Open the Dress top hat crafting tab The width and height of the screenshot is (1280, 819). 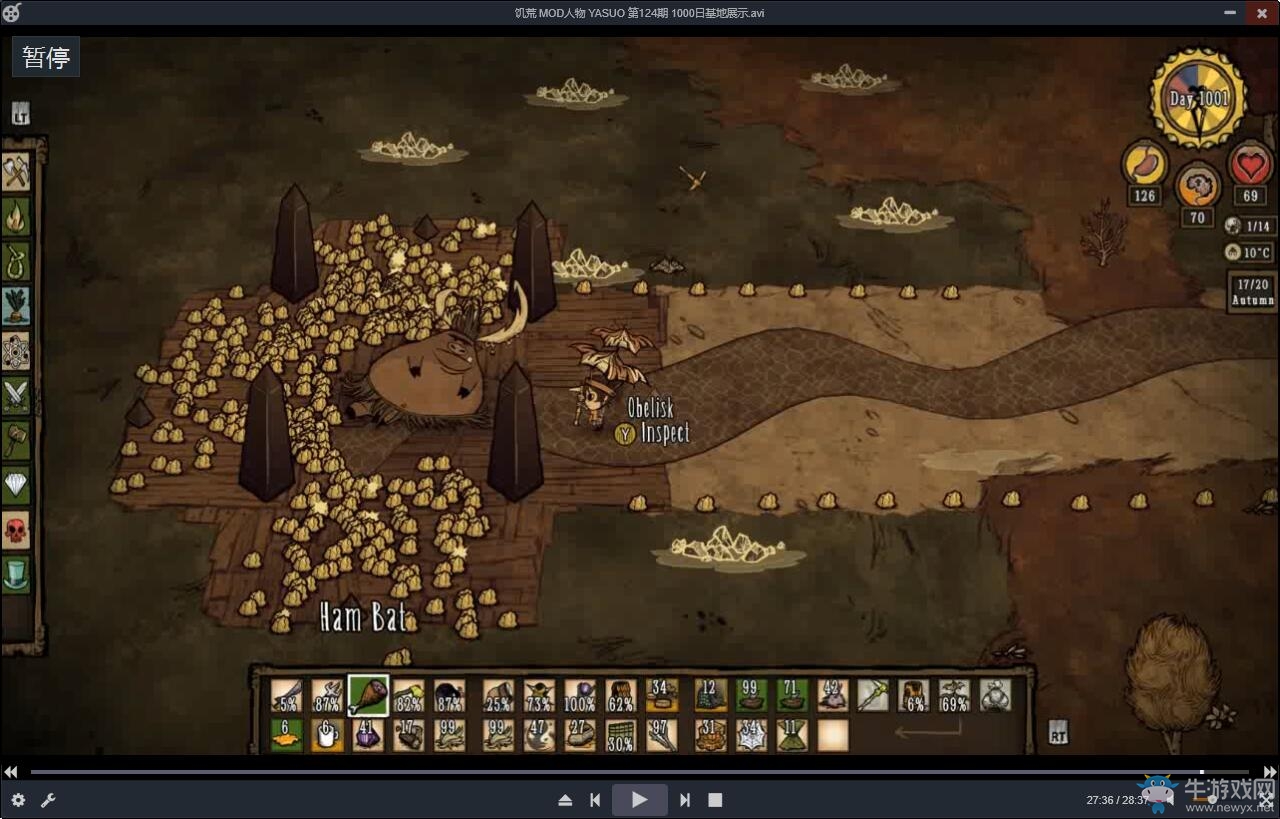[x=17, y=574]
